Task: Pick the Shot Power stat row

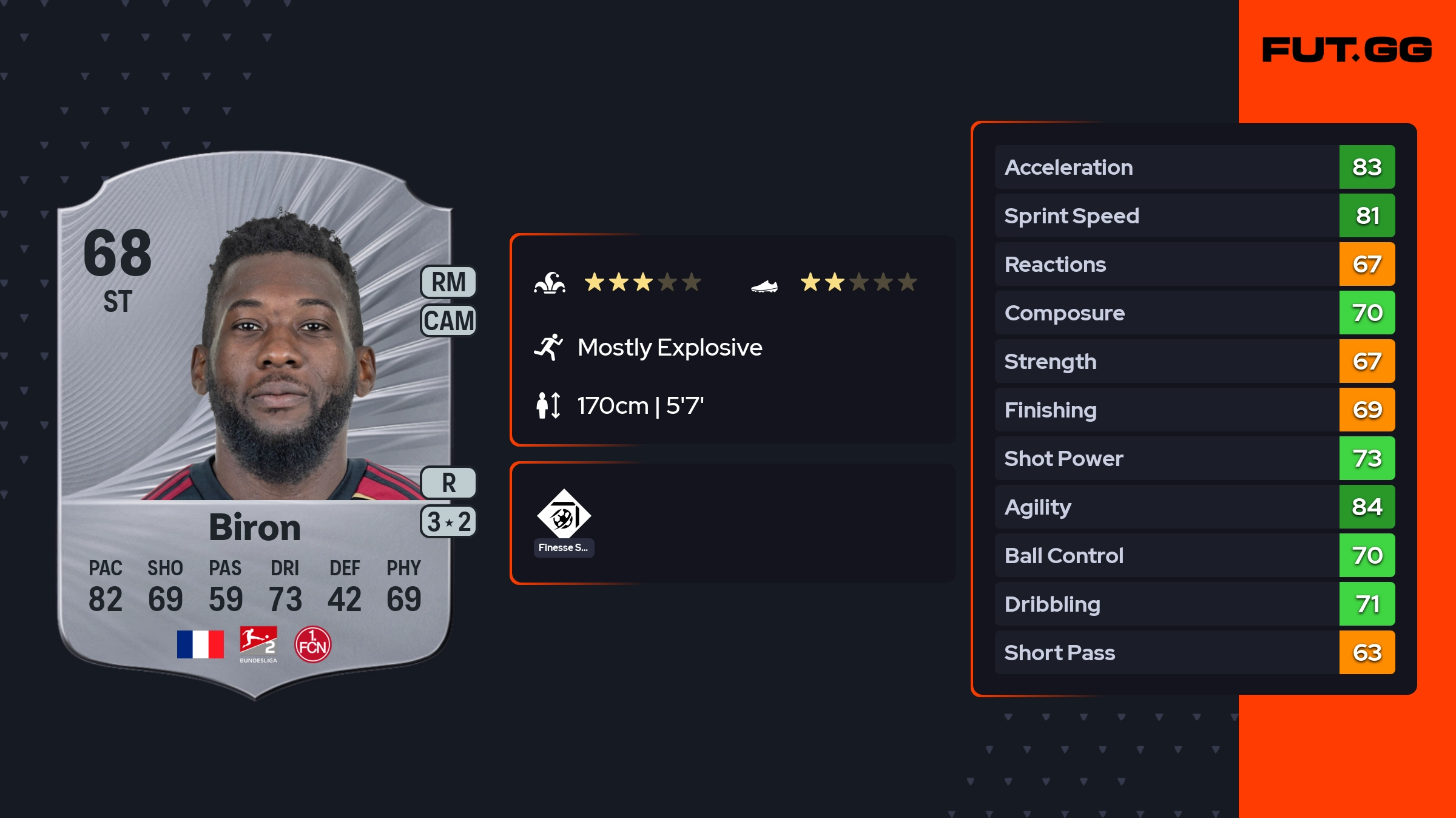Action: click(x=1194, y=458)
